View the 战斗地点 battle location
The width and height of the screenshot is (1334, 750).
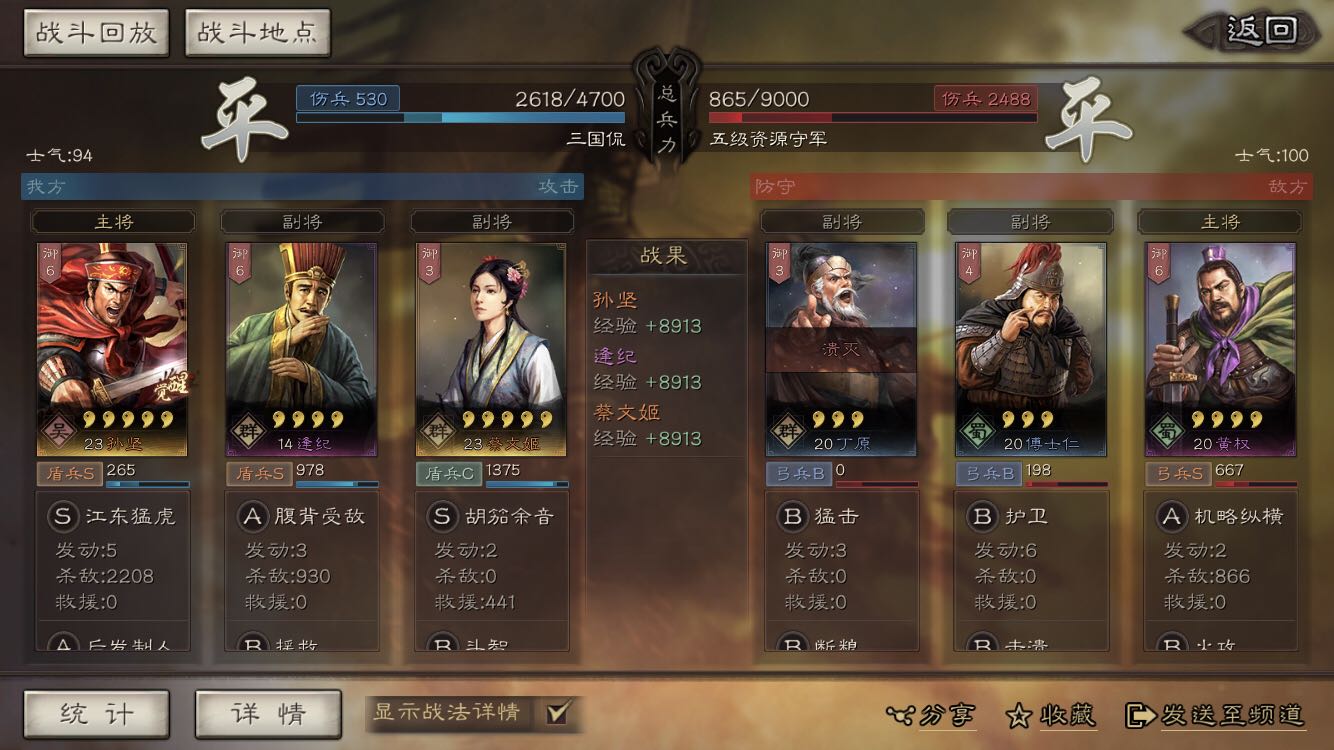257,33
